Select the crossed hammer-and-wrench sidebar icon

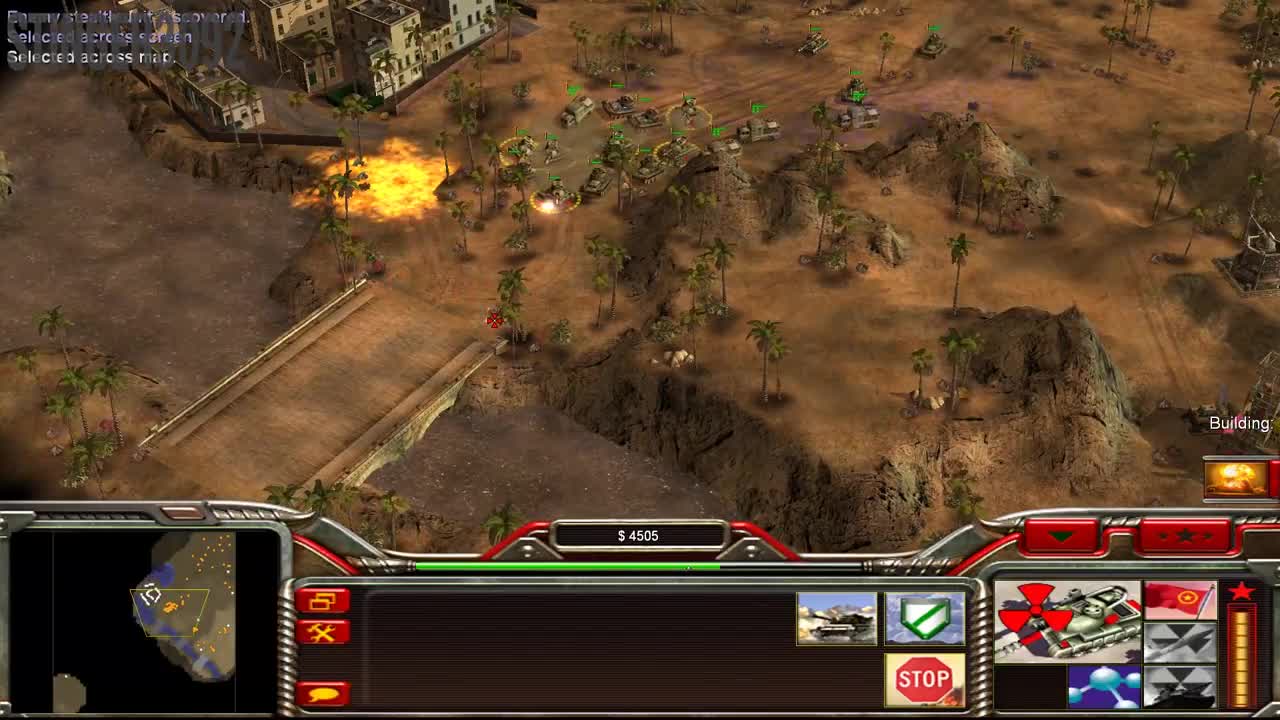point(323,632)
